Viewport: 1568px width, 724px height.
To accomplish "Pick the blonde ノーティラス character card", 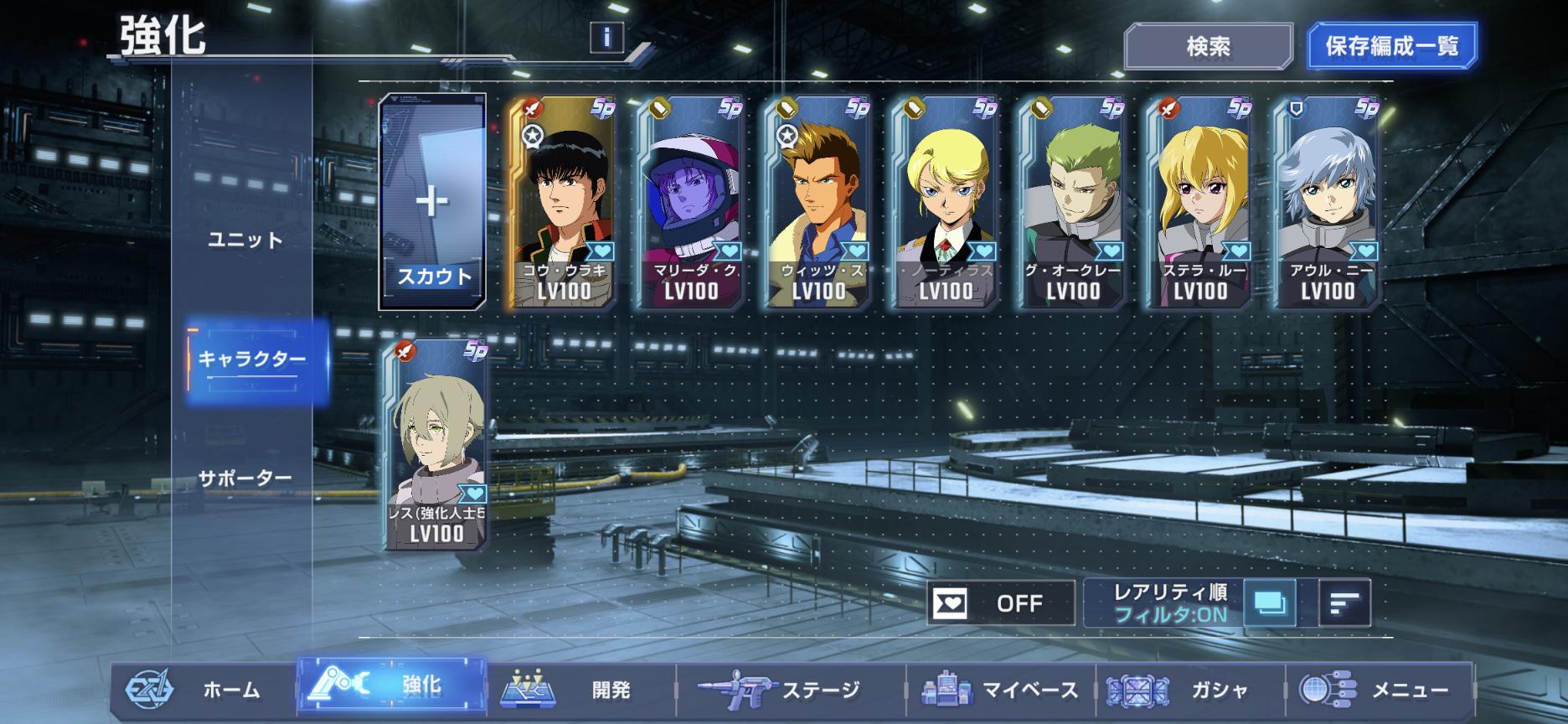I will tap(946, 202).
